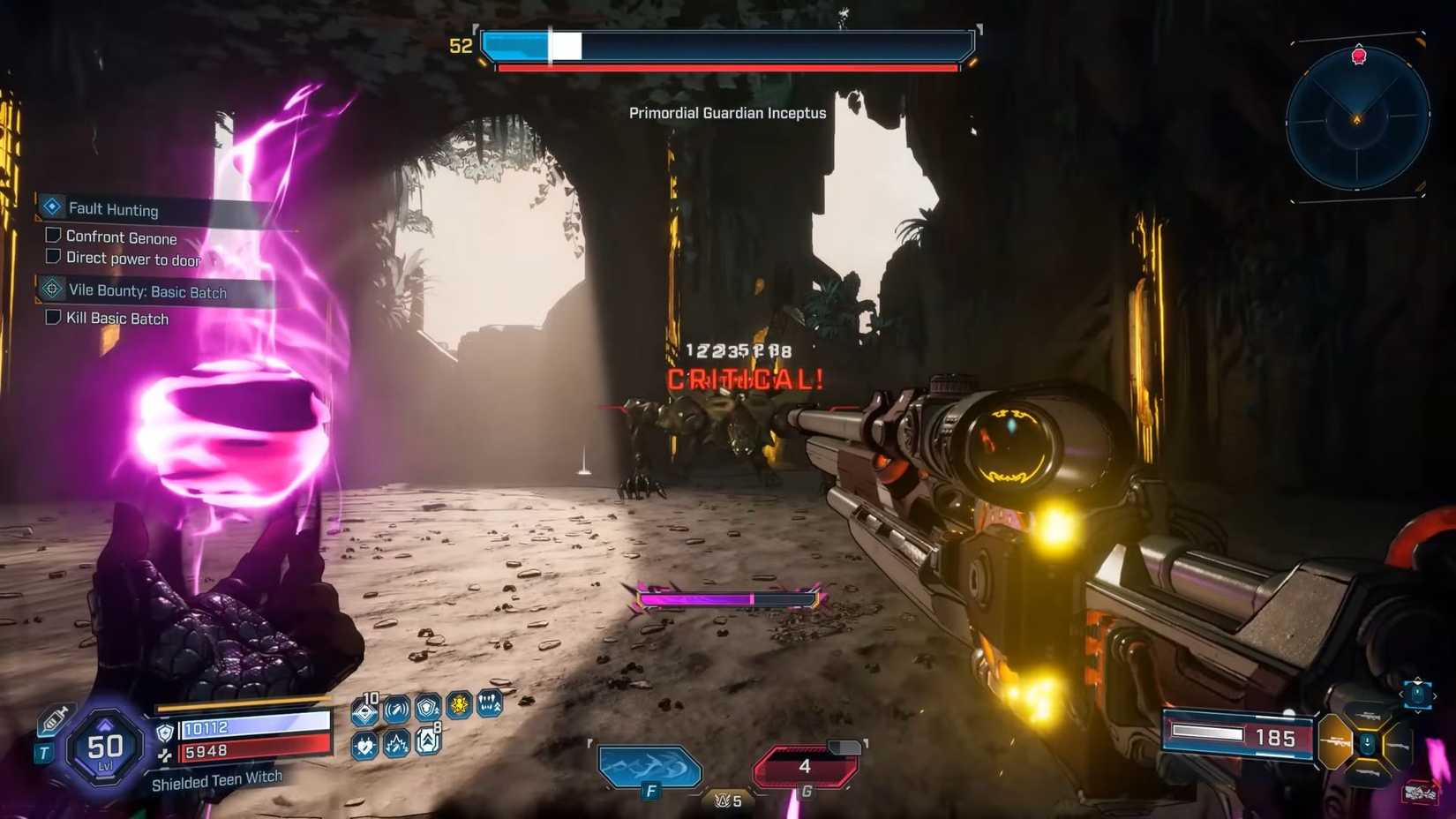Viewport: 1456px width, 819px height.
Task: Click the Shielded Teen Witch nameplate
Action: (x=217, y=778)
